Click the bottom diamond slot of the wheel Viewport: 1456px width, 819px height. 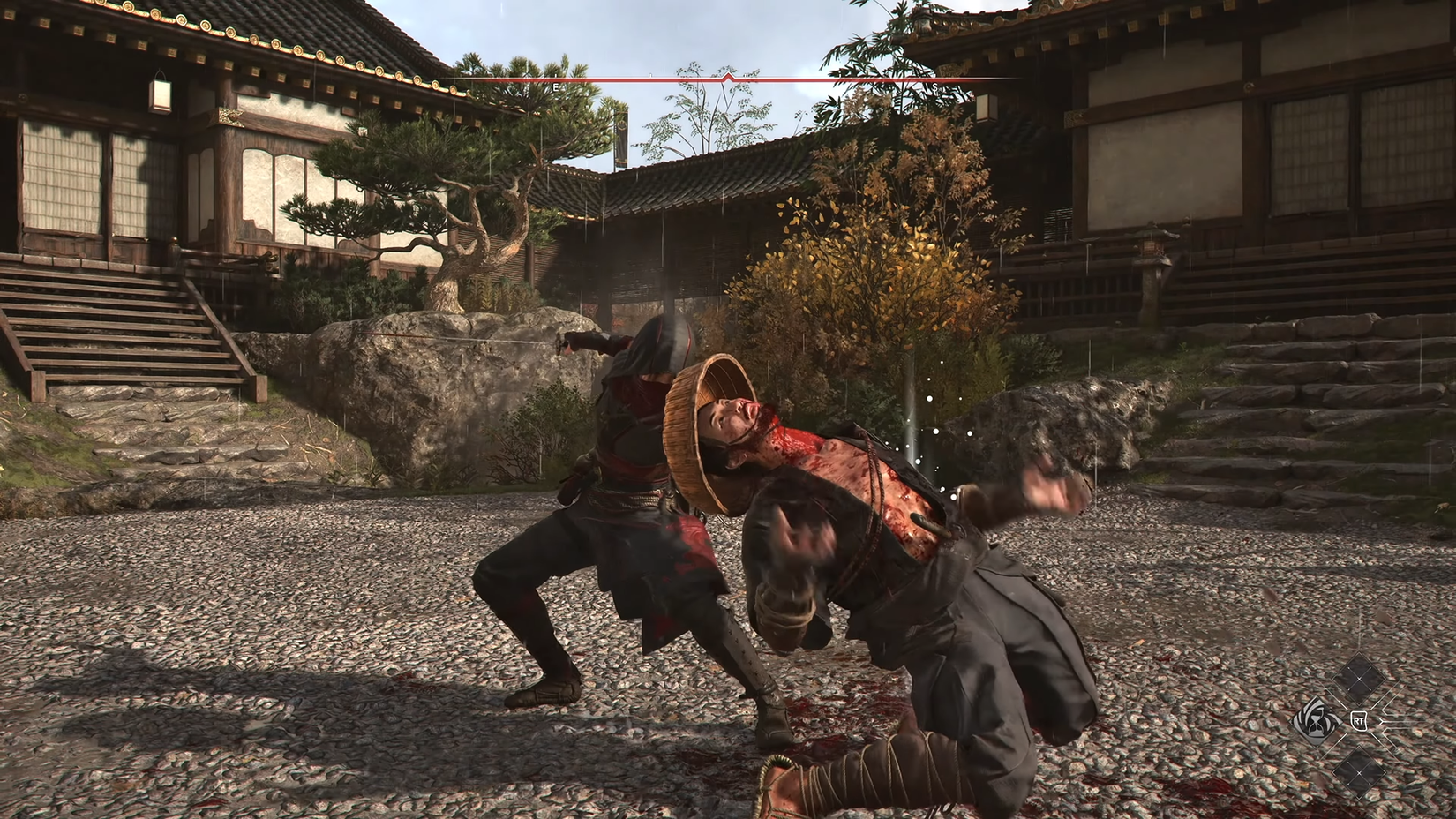click(1359, 772)
